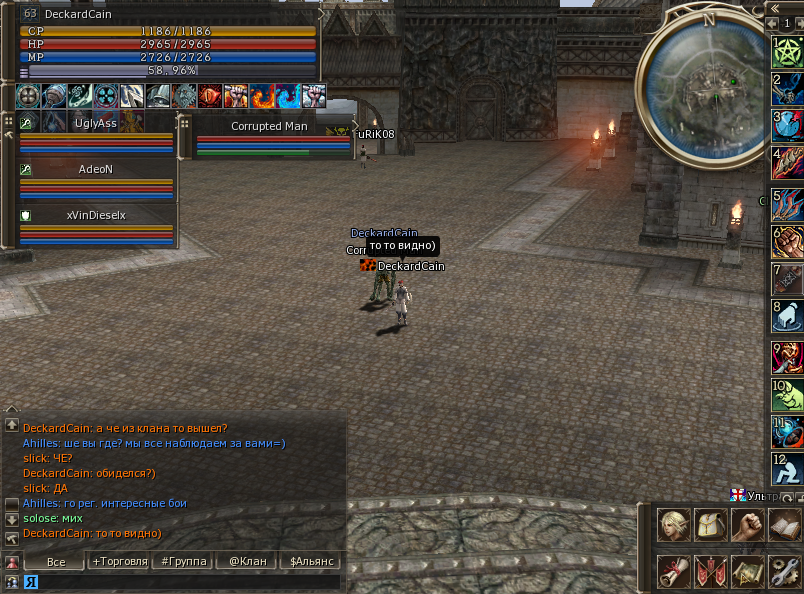The height and width of the screenshot is (594, 804).
Task: Open the inventory backpack
Action: 710,524
